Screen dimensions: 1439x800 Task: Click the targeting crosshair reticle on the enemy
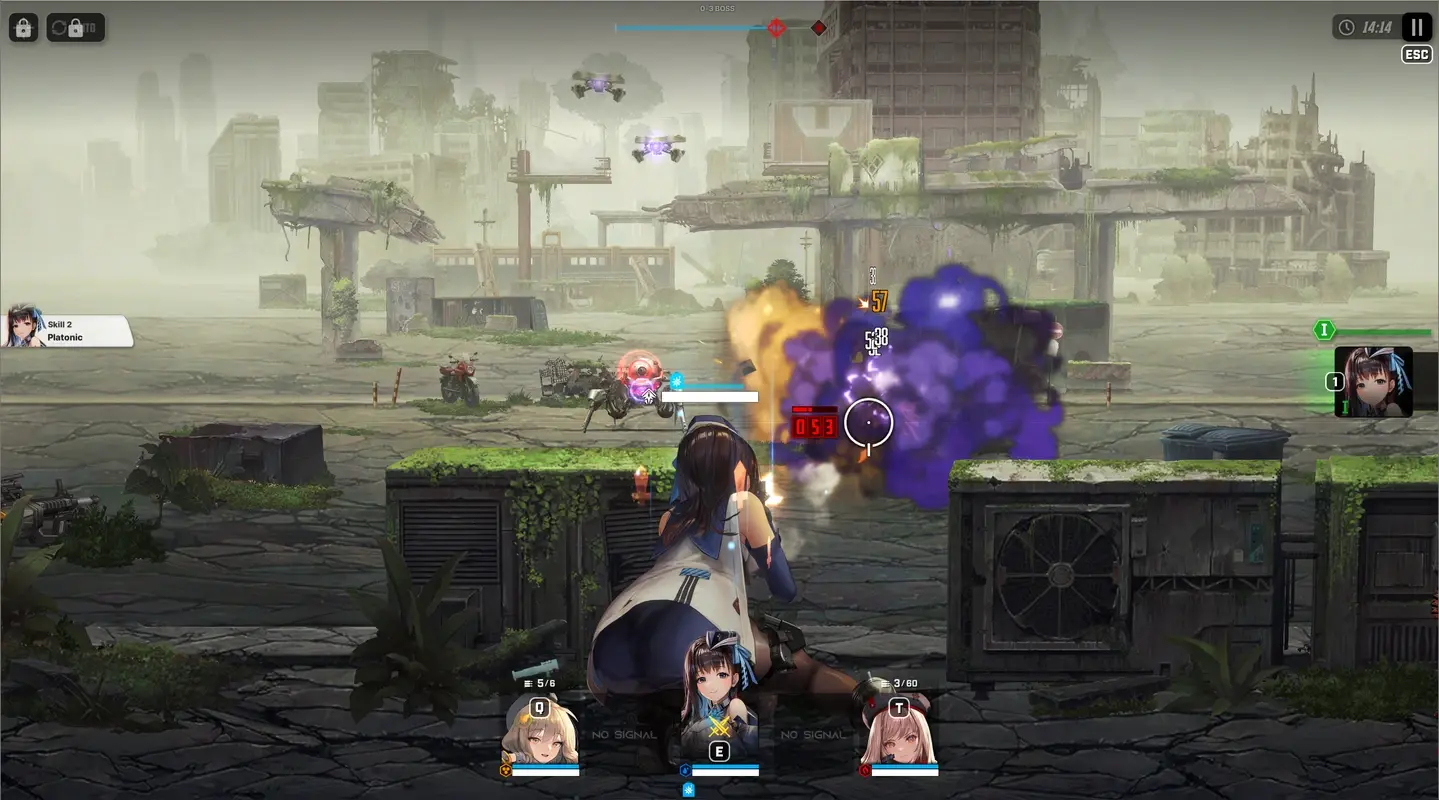click(x=868, y=424)
